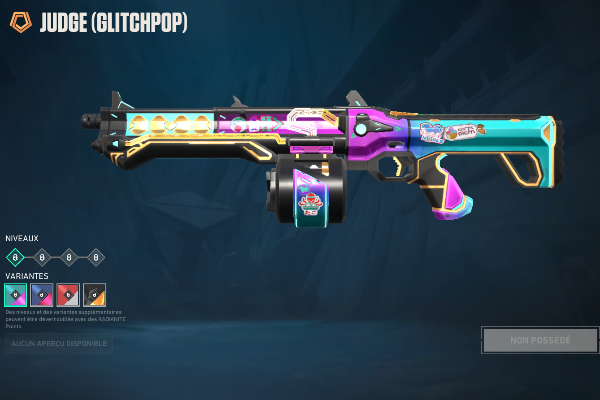The width and height of the screenshot is (600, 400).
Task: Click the highlighted teal level diamond
Action: (15, 257)
